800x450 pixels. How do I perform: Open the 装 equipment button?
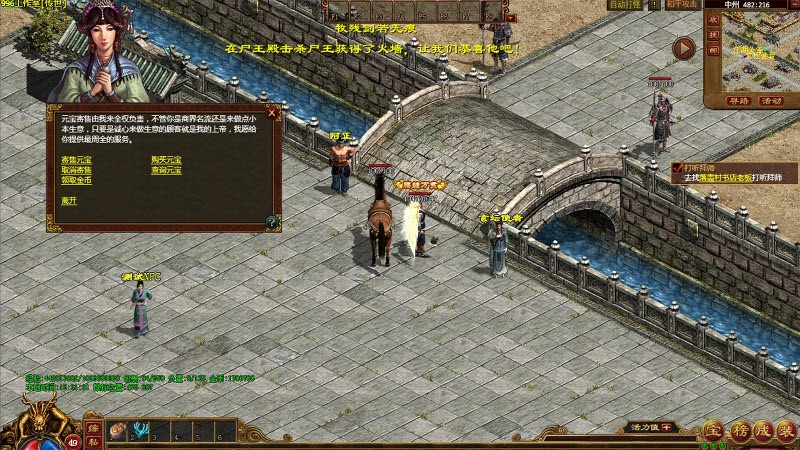click(x=786, y=431)
